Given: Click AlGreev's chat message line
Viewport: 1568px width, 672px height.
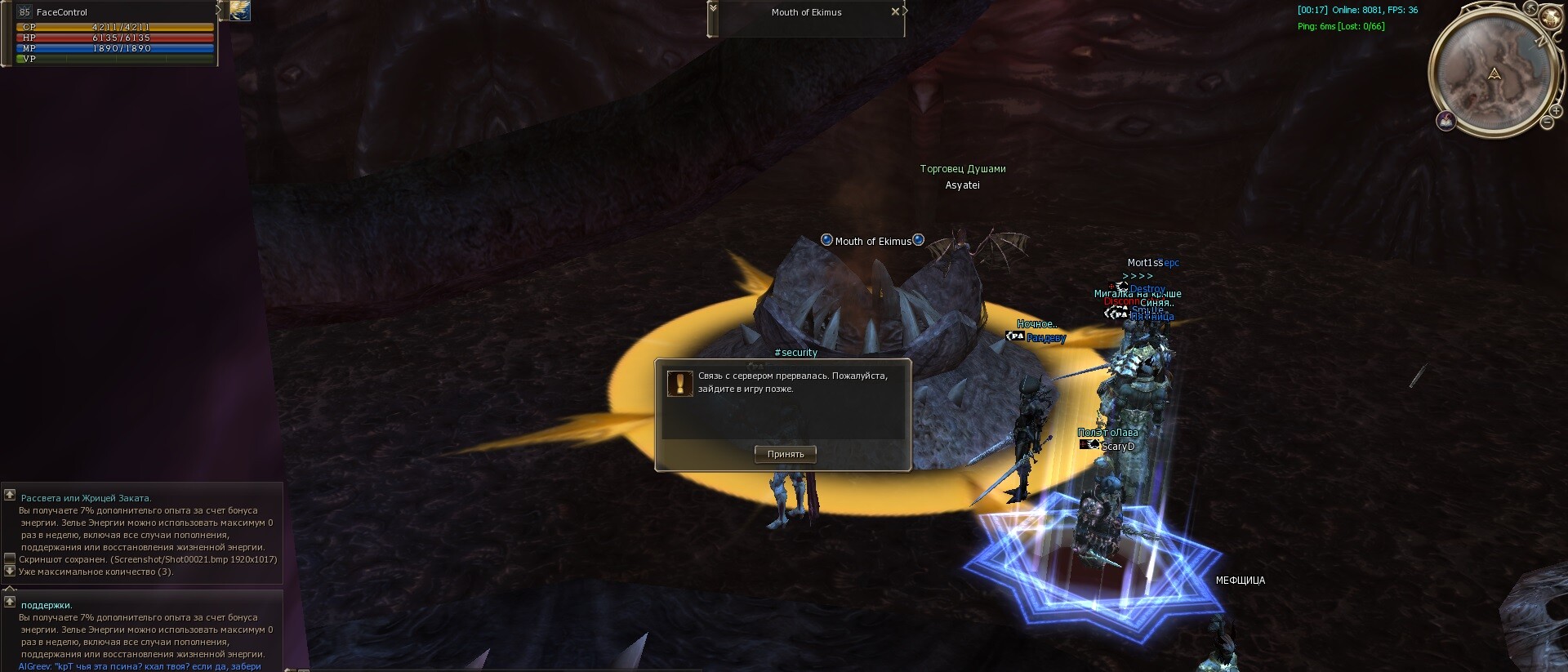Looking at the screenshot, I should coord(140,666).
